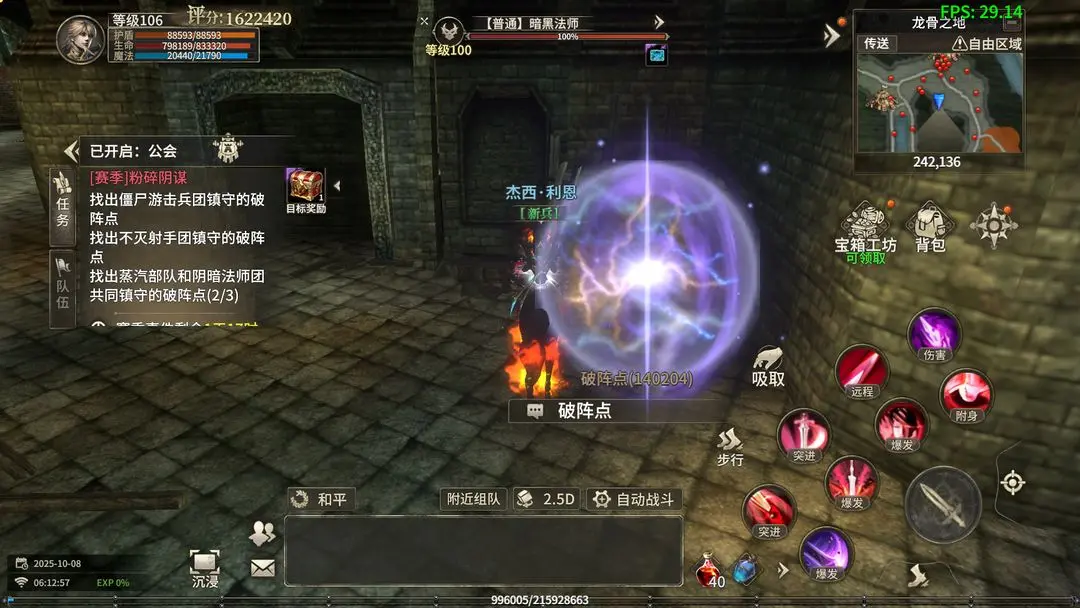Use the red health potion
Viewport: 1080px width, 608px height.
coord(709,571)
